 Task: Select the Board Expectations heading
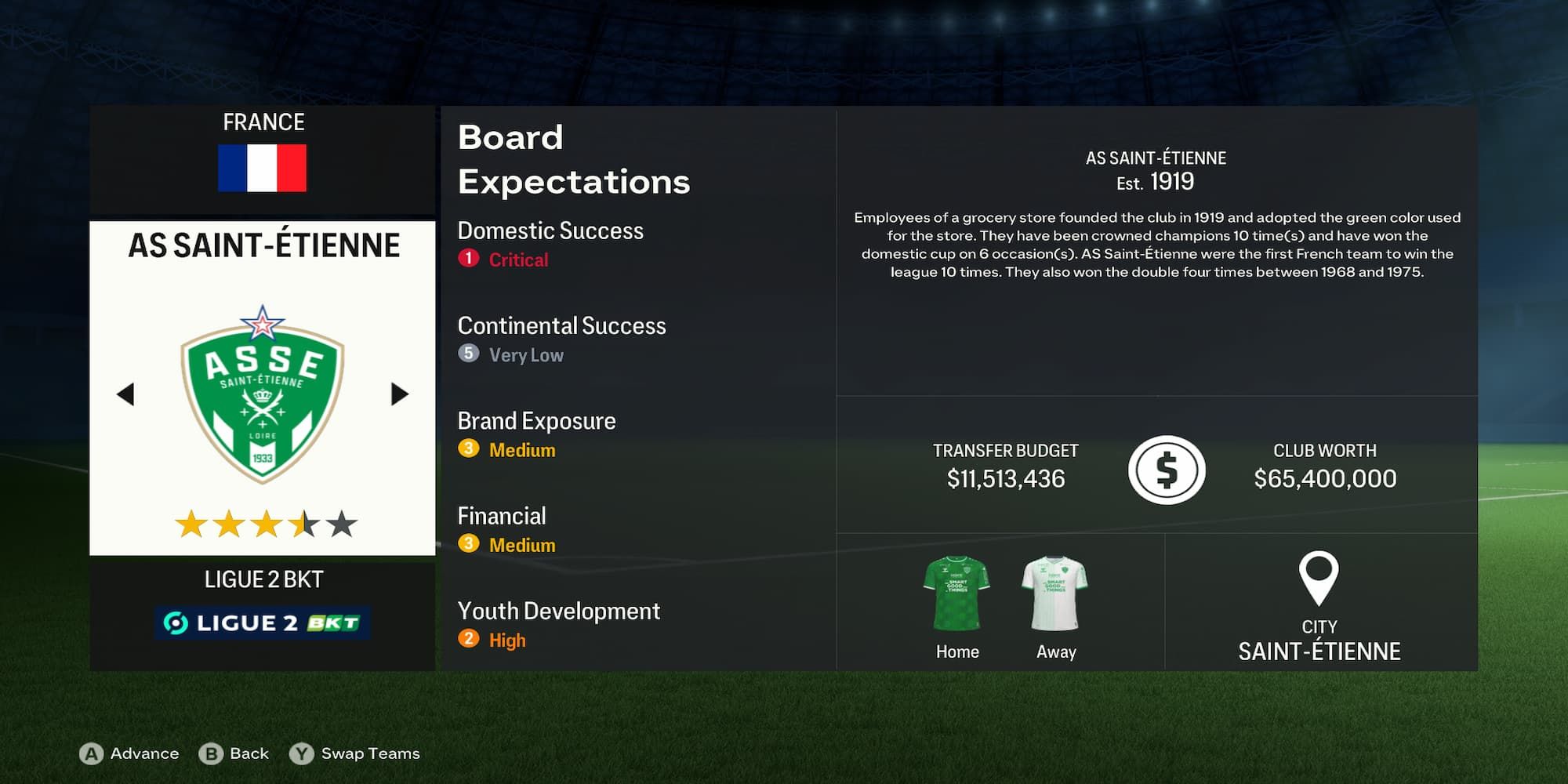tap(574, 159)
